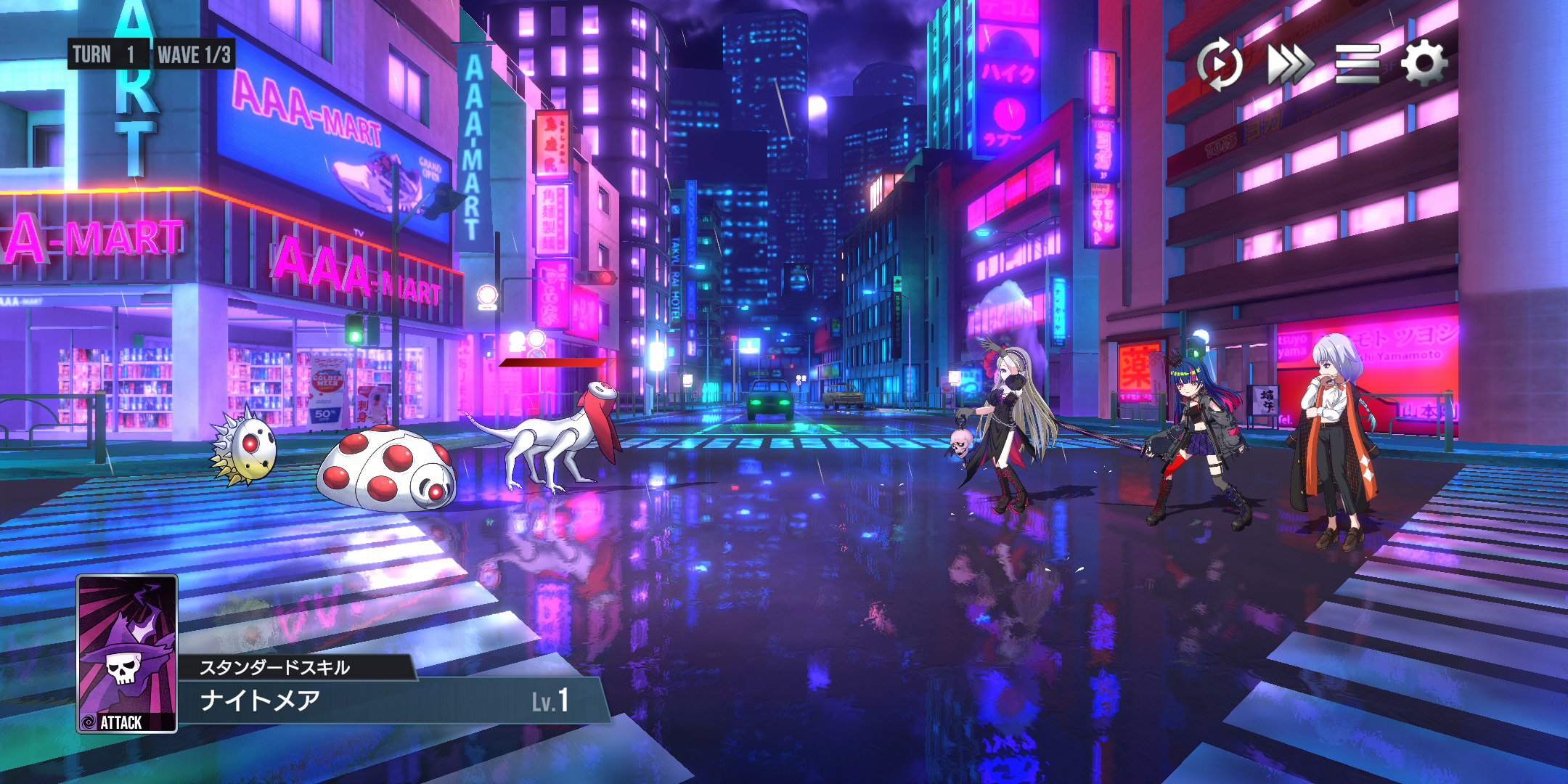Open the gear settings icon
Image resolution: width=1568 pixels, height=784 pixels.
[1424, 64]
